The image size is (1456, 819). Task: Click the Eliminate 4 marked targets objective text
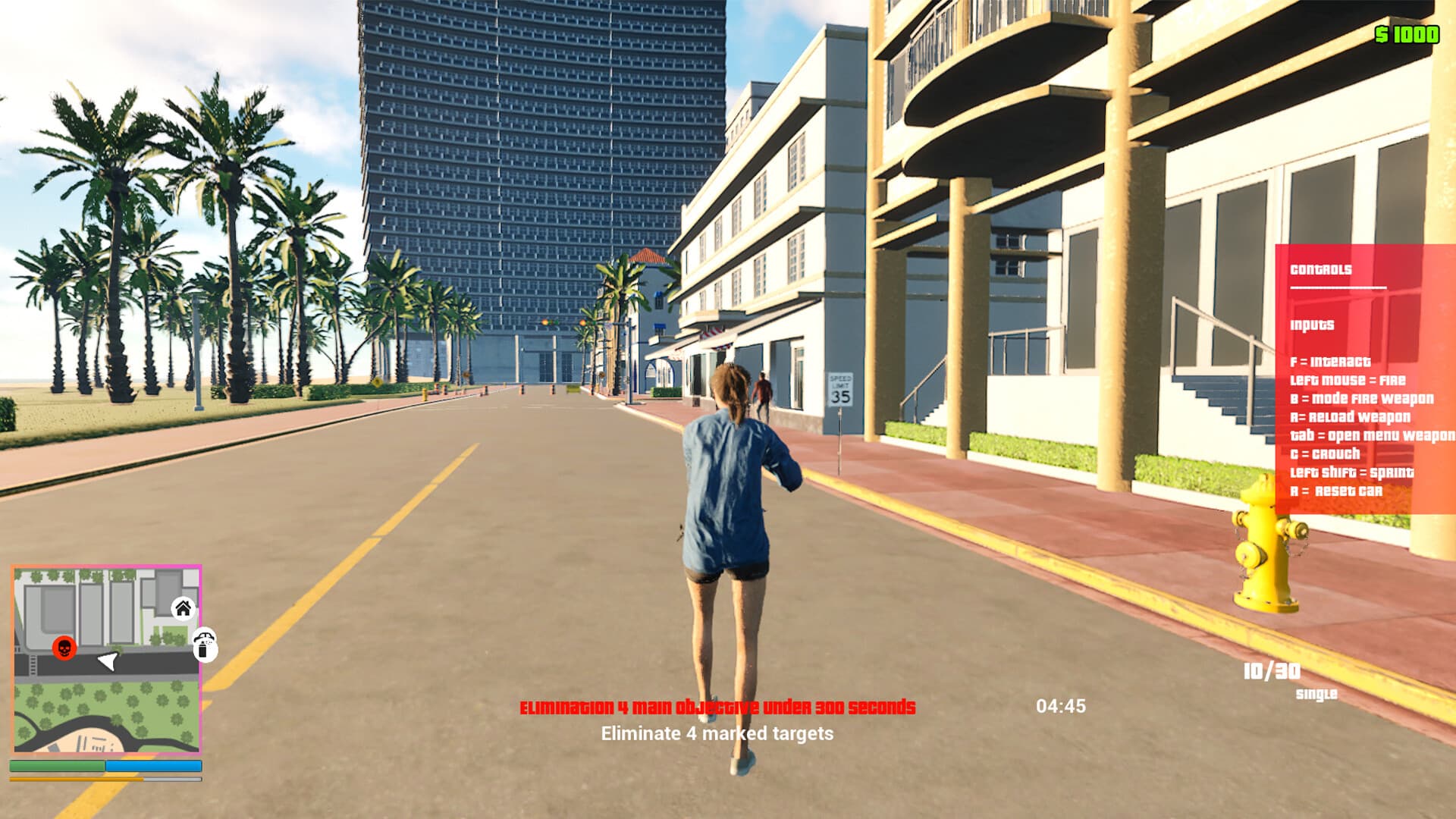(x=717, y=733)
